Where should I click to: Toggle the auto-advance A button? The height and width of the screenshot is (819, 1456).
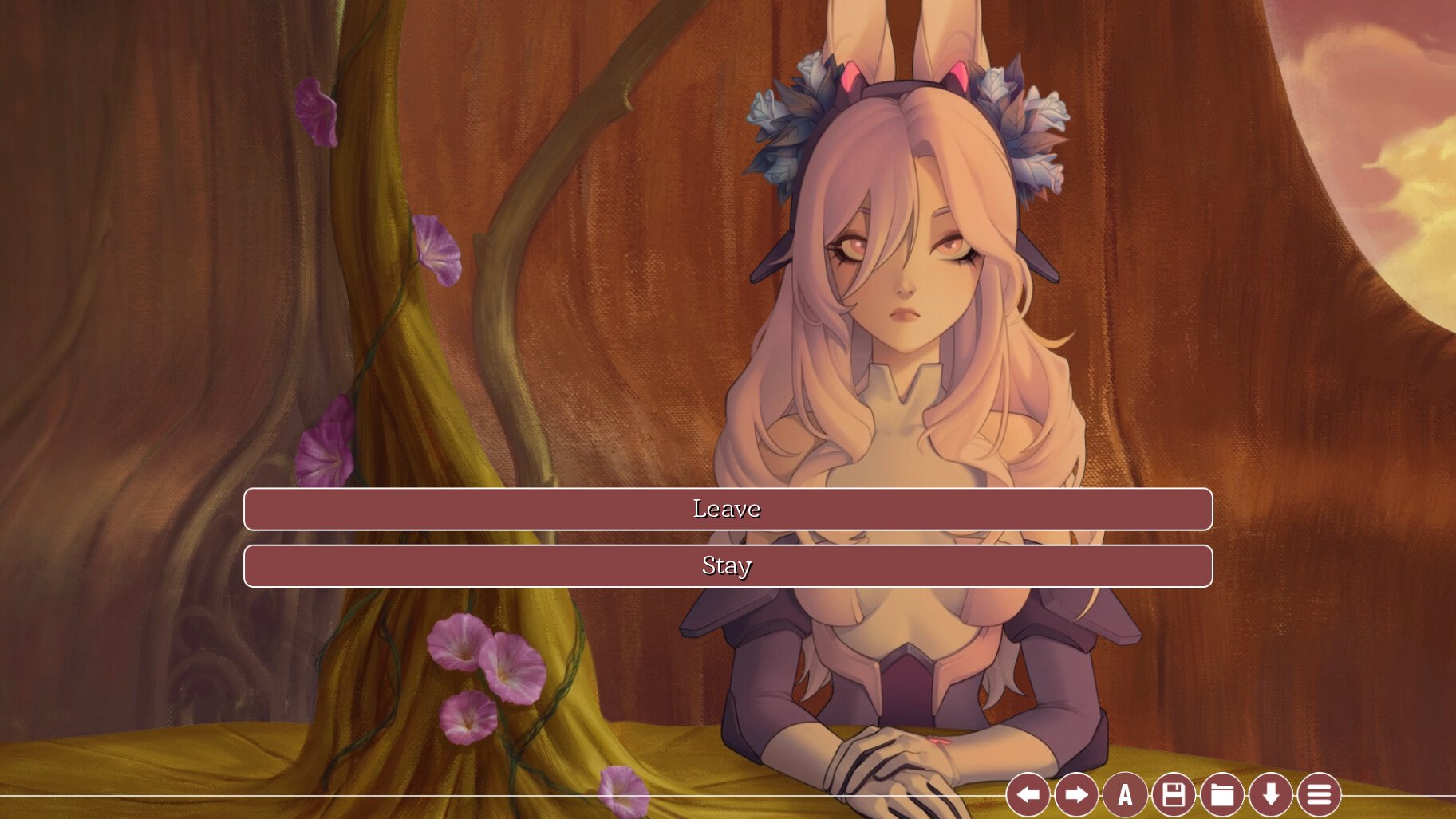coord(1125,794)
